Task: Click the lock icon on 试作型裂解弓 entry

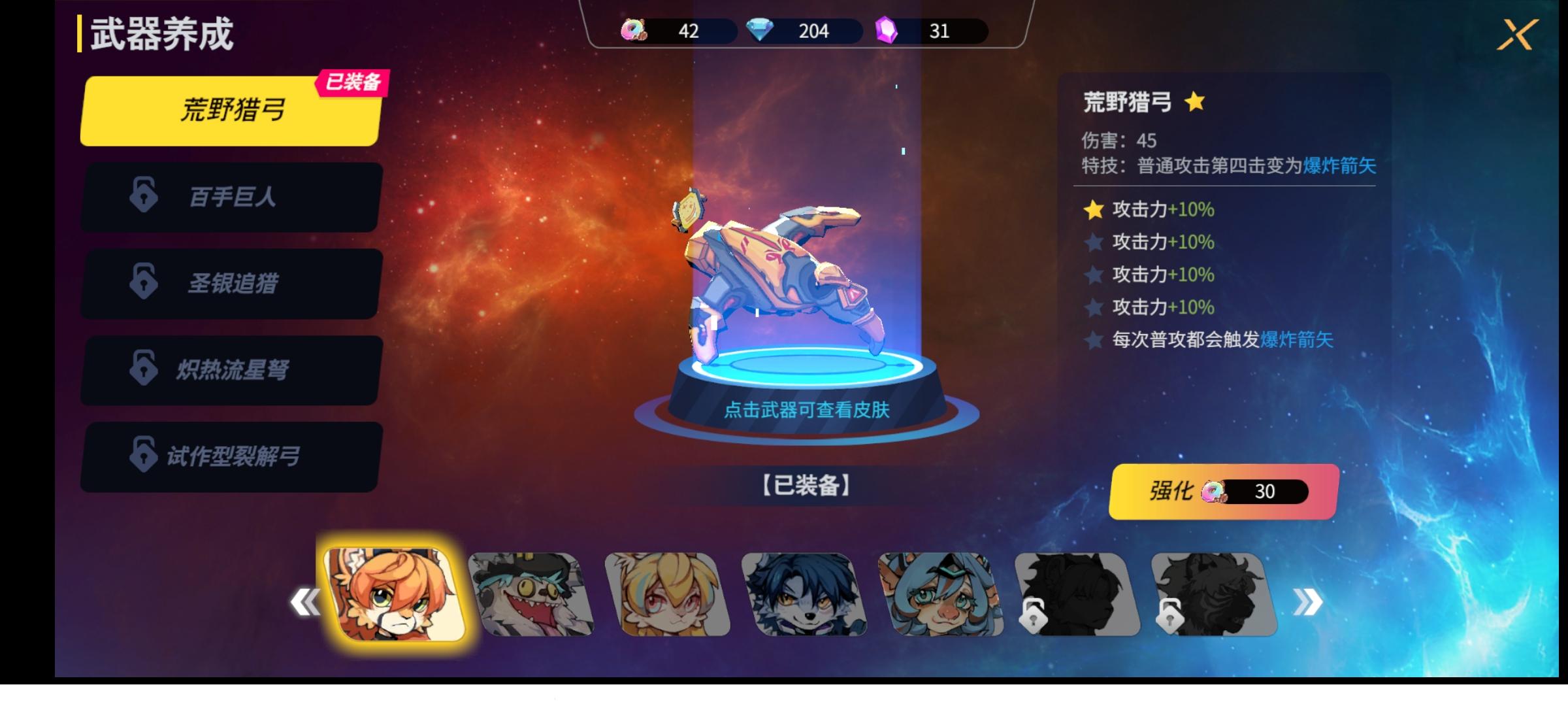Action: pyautogui.click(x=145, y=457)
